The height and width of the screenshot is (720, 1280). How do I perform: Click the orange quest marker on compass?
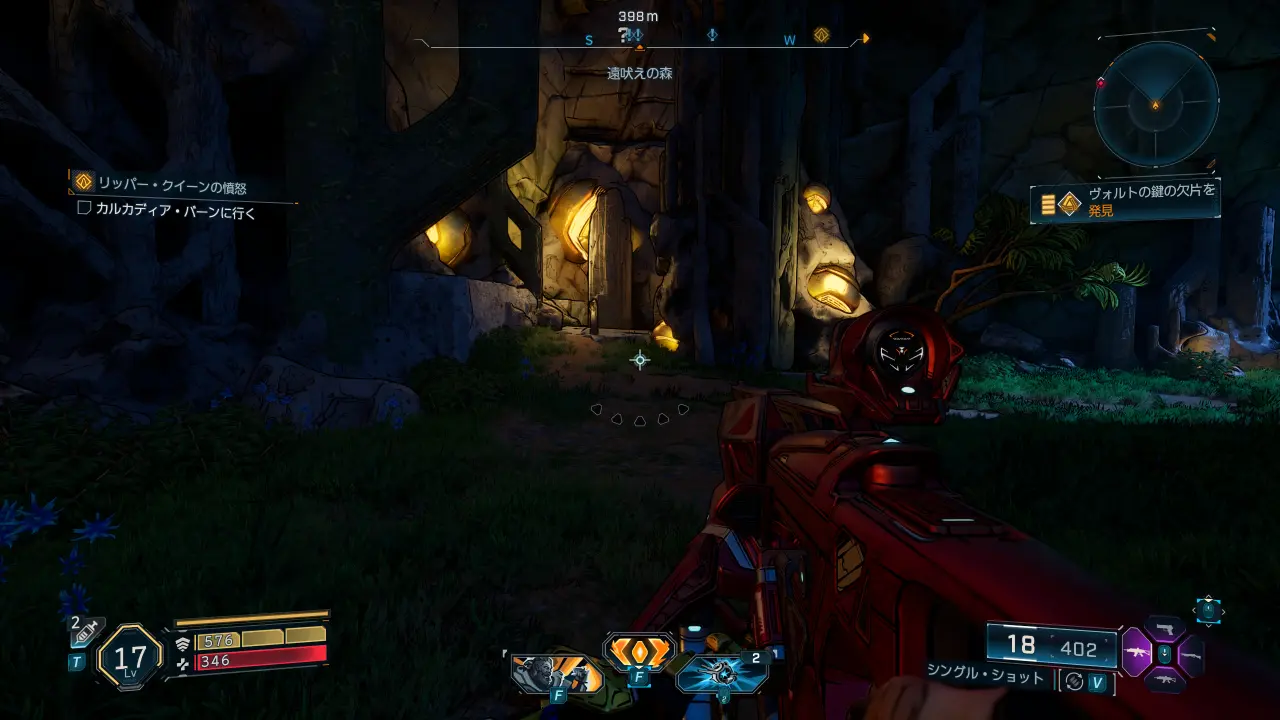pyautogui.click(x=821, y=36)
